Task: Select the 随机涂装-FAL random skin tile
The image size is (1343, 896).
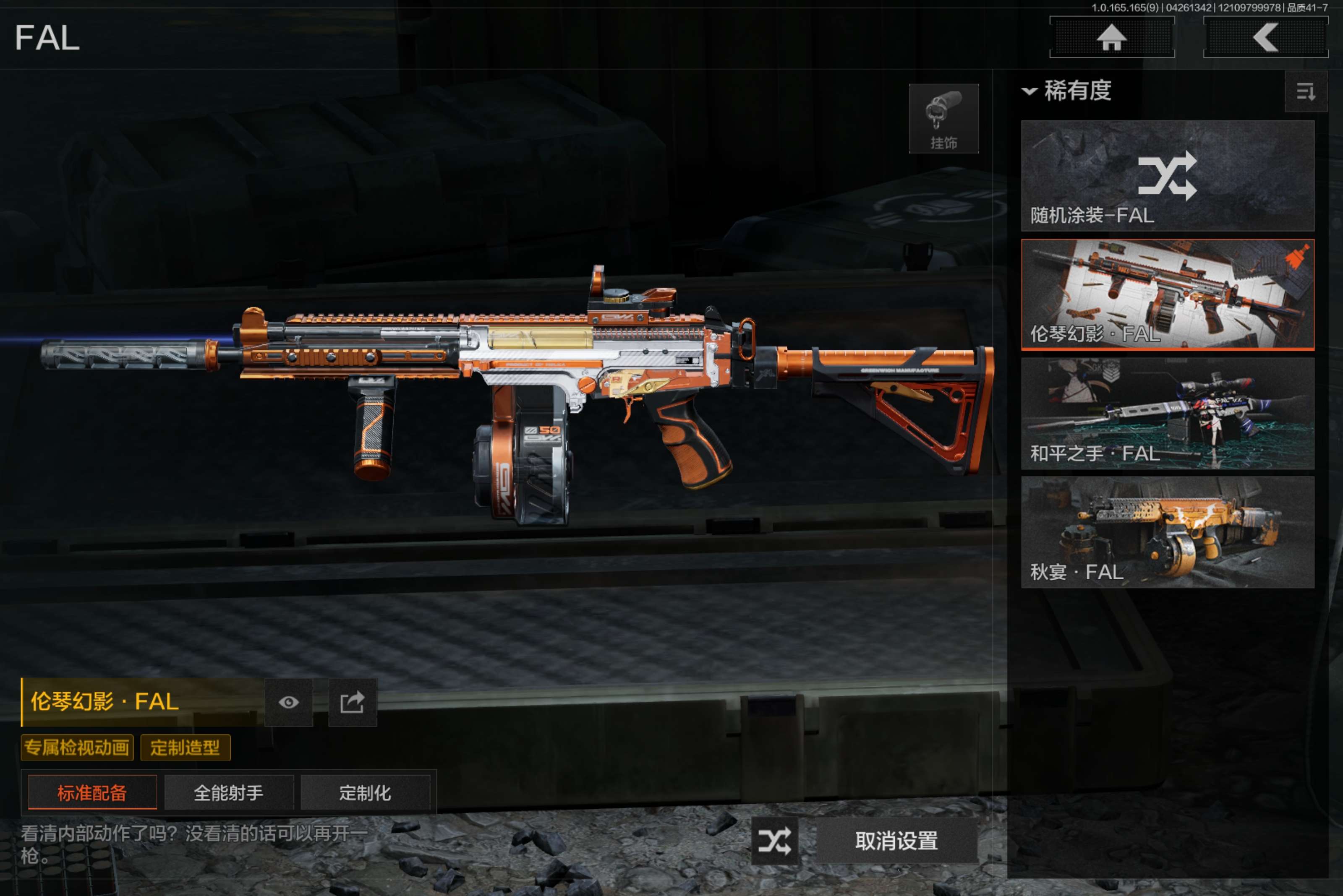Action: tap(1167, 175)
